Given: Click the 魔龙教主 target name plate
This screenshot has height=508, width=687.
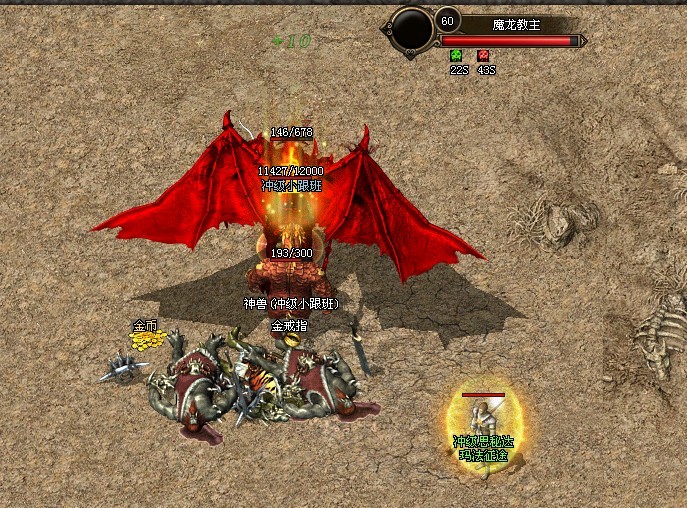Looking at the screenshot, I should [517, 24].
